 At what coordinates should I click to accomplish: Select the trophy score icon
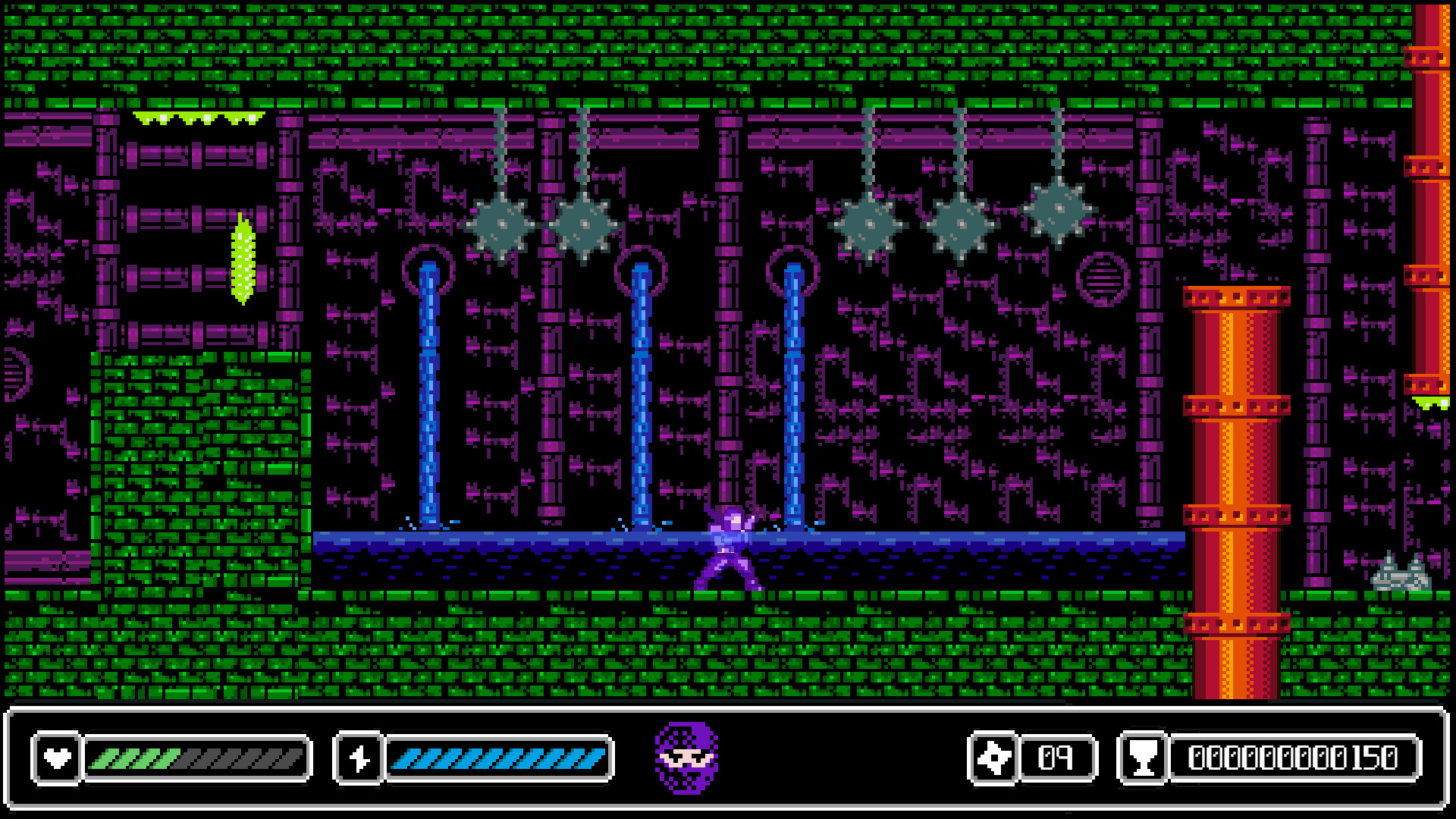(x=1145, y=755)
